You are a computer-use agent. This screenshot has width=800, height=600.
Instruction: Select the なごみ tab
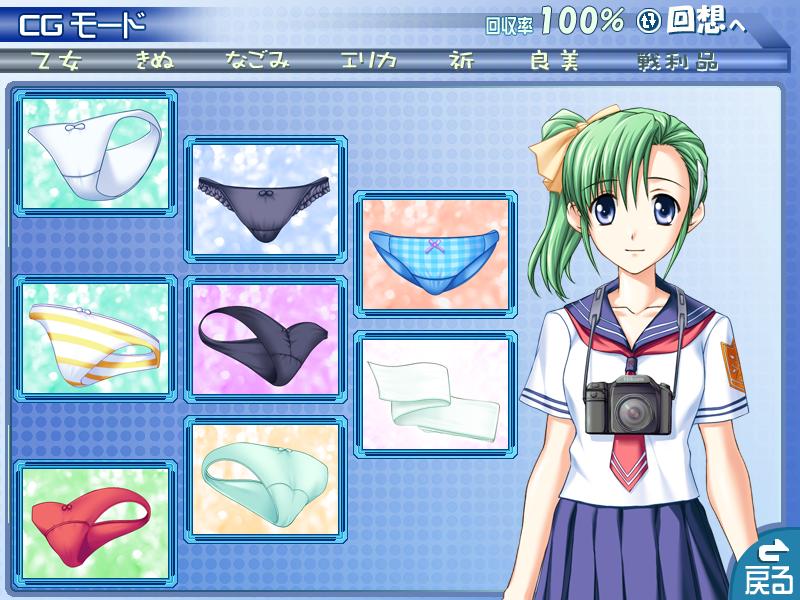258,61
